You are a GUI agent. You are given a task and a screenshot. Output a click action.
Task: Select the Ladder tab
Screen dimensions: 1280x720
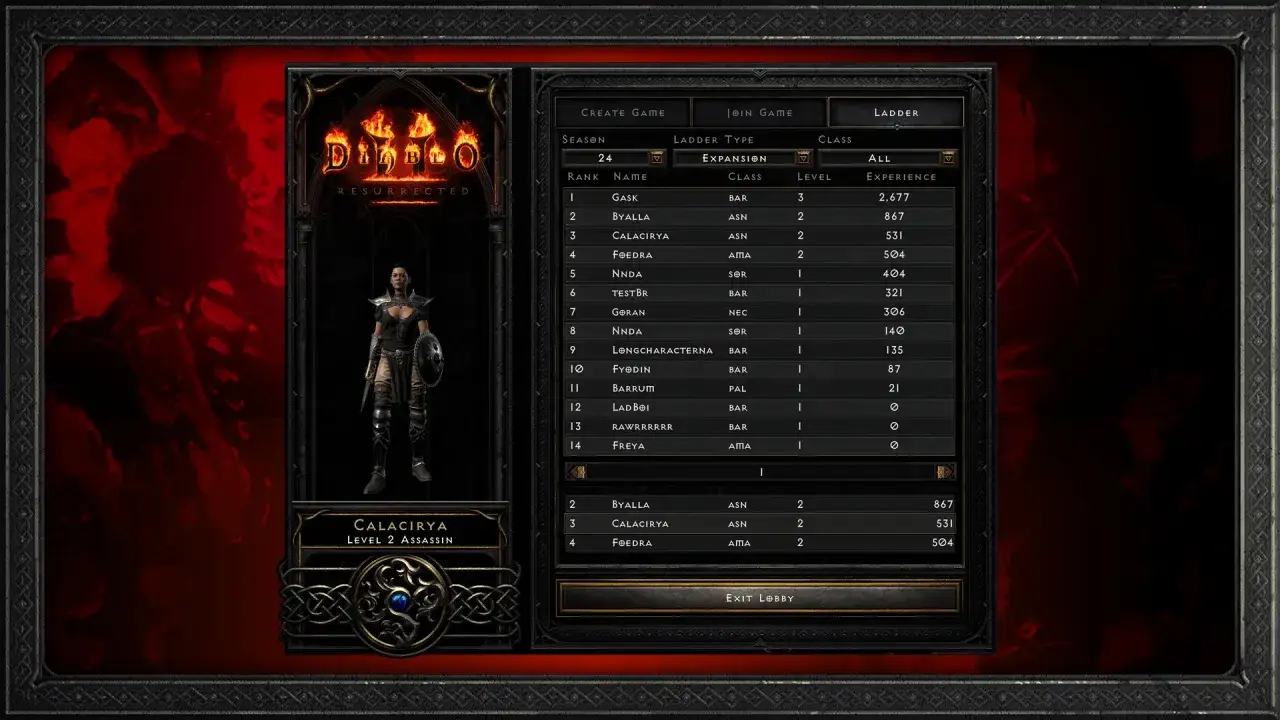point(896,112)
